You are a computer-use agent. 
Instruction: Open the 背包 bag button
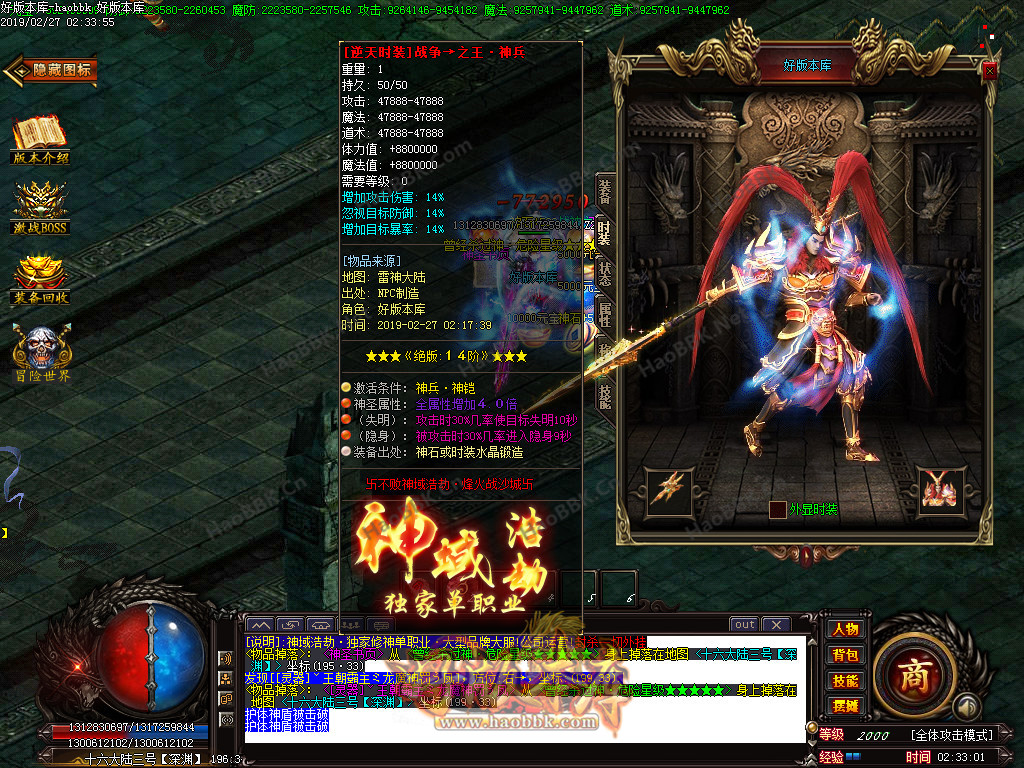845,655
